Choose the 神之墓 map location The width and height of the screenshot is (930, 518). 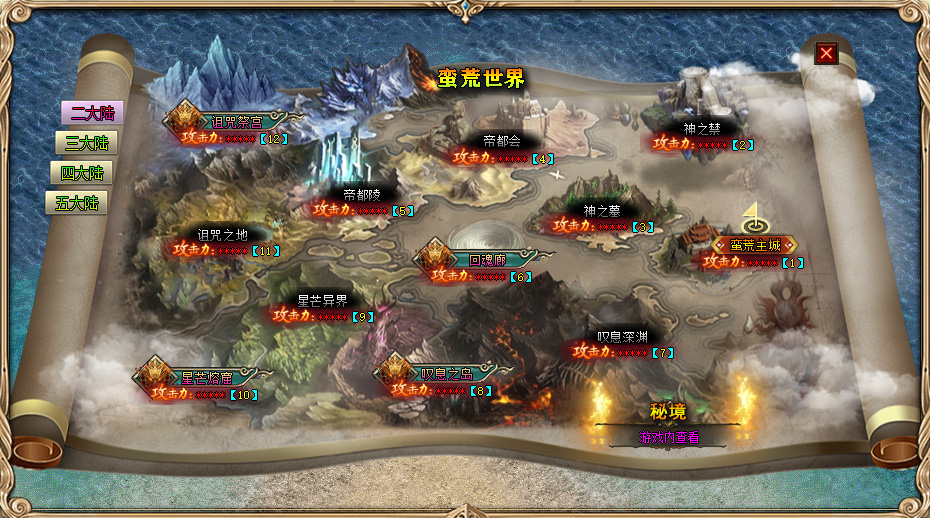[x=602, y=211]
